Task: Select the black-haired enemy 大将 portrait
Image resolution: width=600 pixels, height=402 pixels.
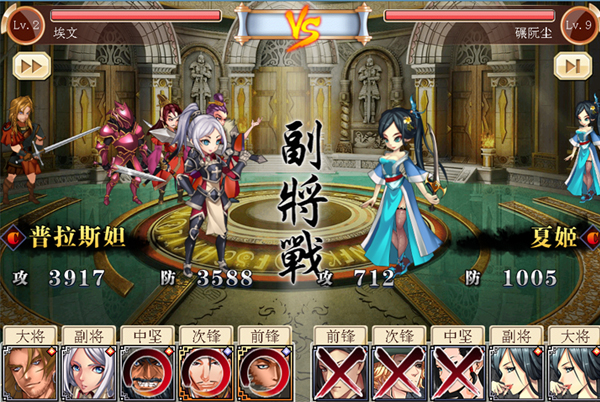Action: [571, 373]
